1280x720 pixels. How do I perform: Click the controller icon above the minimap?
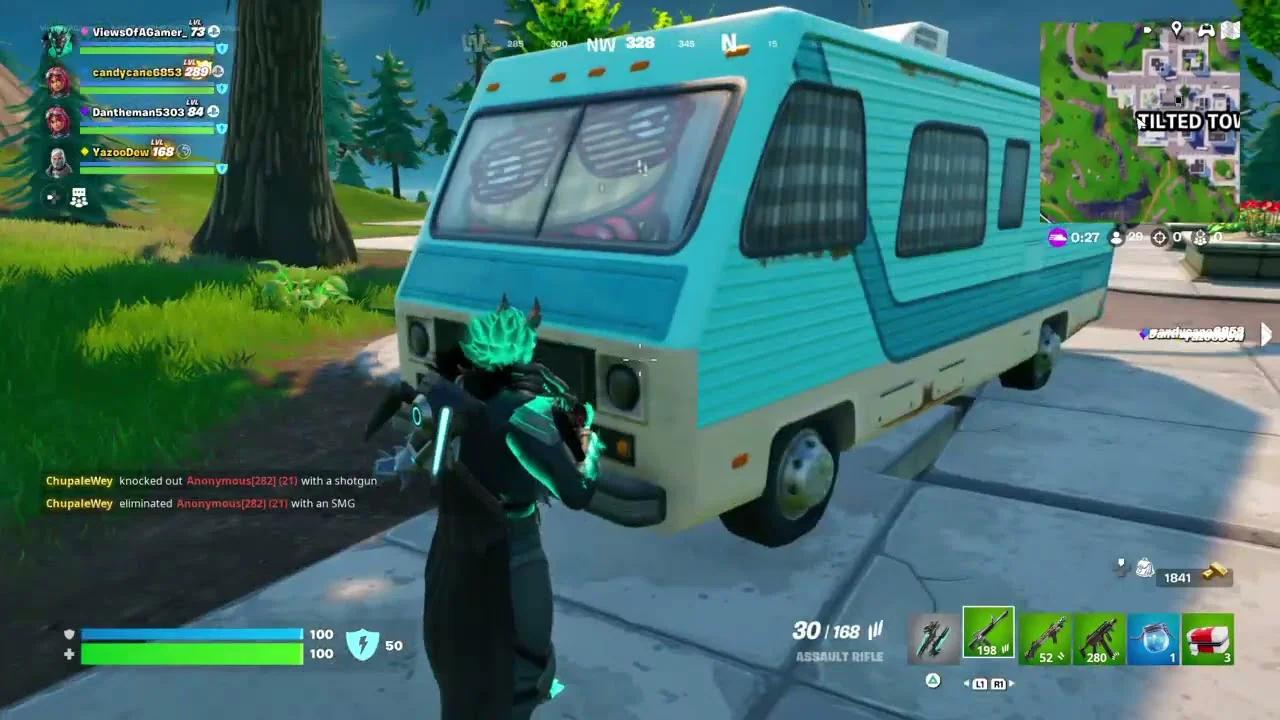coord(1207,28)
